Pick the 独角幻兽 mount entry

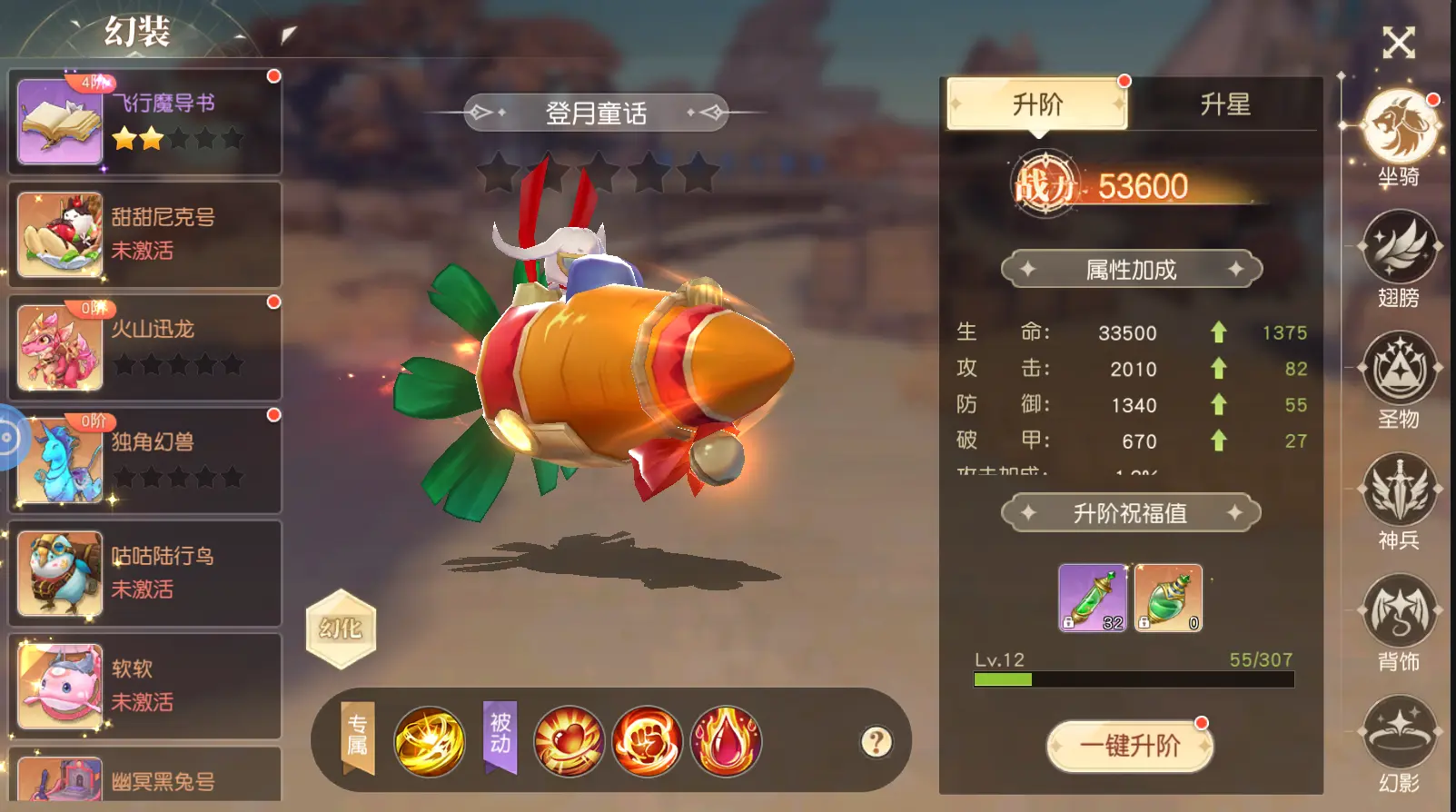[x=145, y=460]
